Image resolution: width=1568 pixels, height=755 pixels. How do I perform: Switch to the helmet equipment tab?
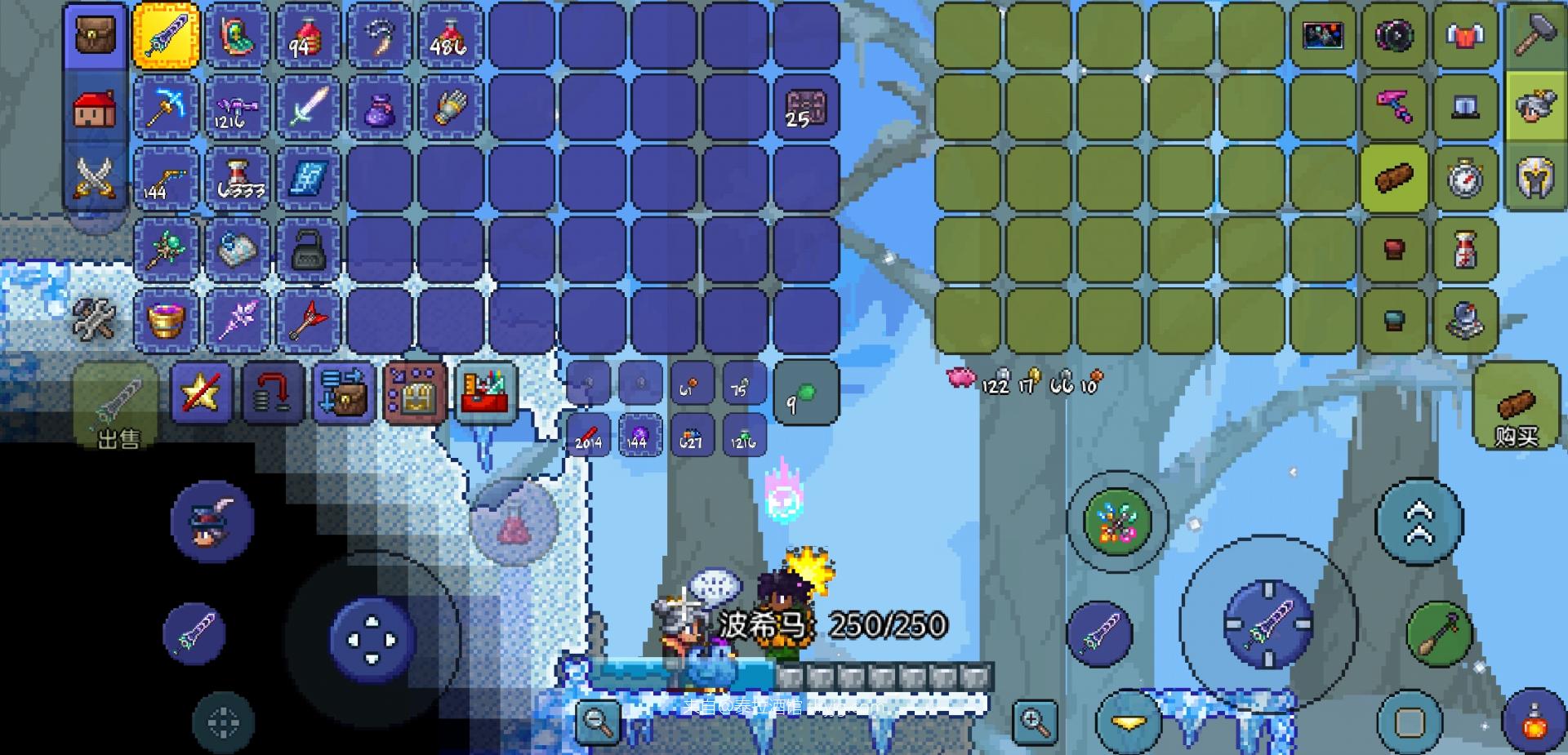coord(1535,178)
